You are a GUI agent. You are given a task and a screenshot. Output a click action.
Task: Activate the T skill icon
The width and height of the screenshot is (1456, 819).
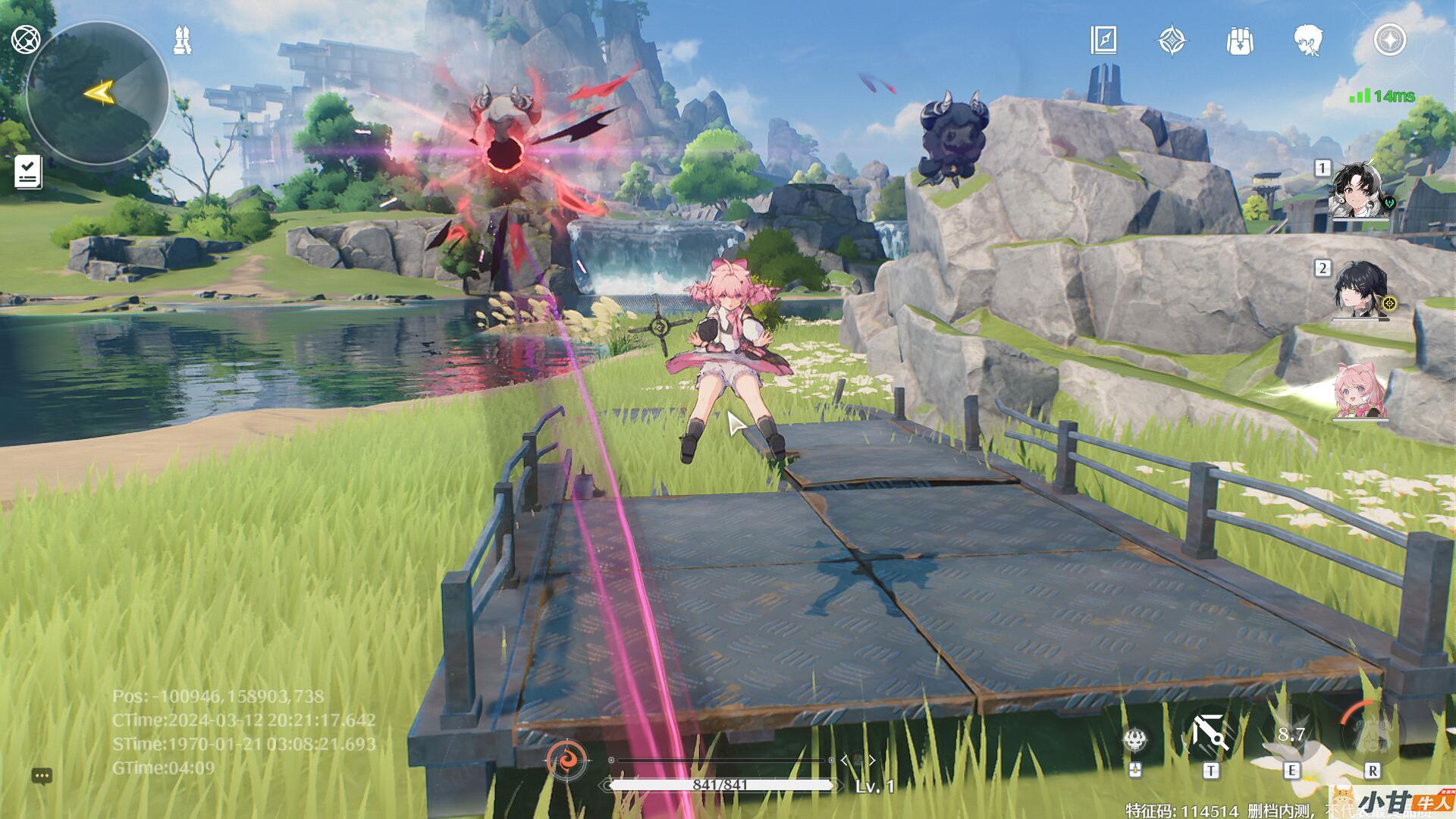click(1210, 735)
